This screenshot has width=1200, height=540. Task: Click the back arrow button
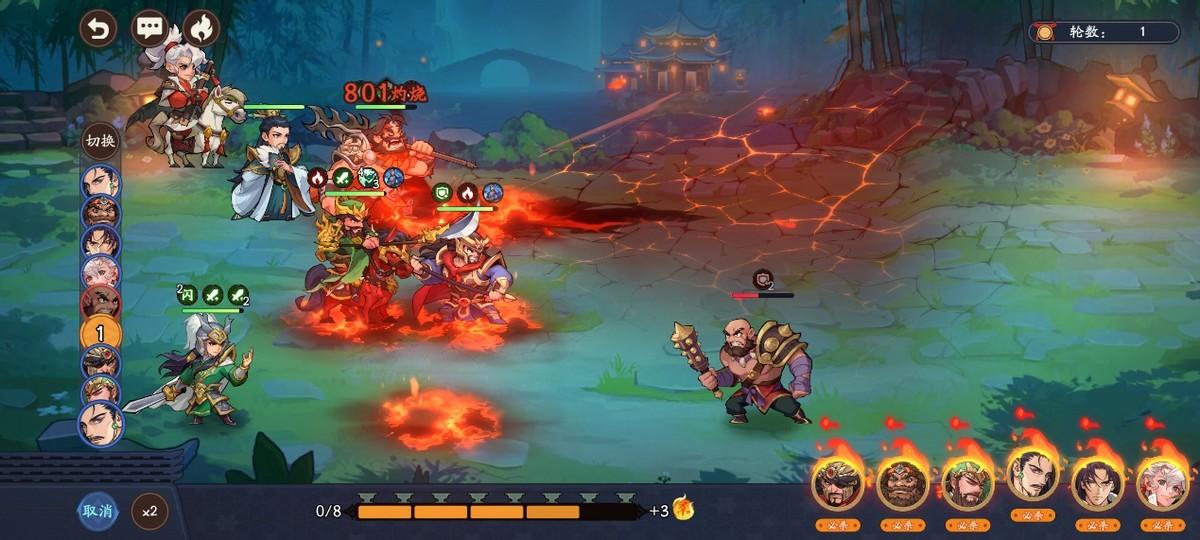98,28
